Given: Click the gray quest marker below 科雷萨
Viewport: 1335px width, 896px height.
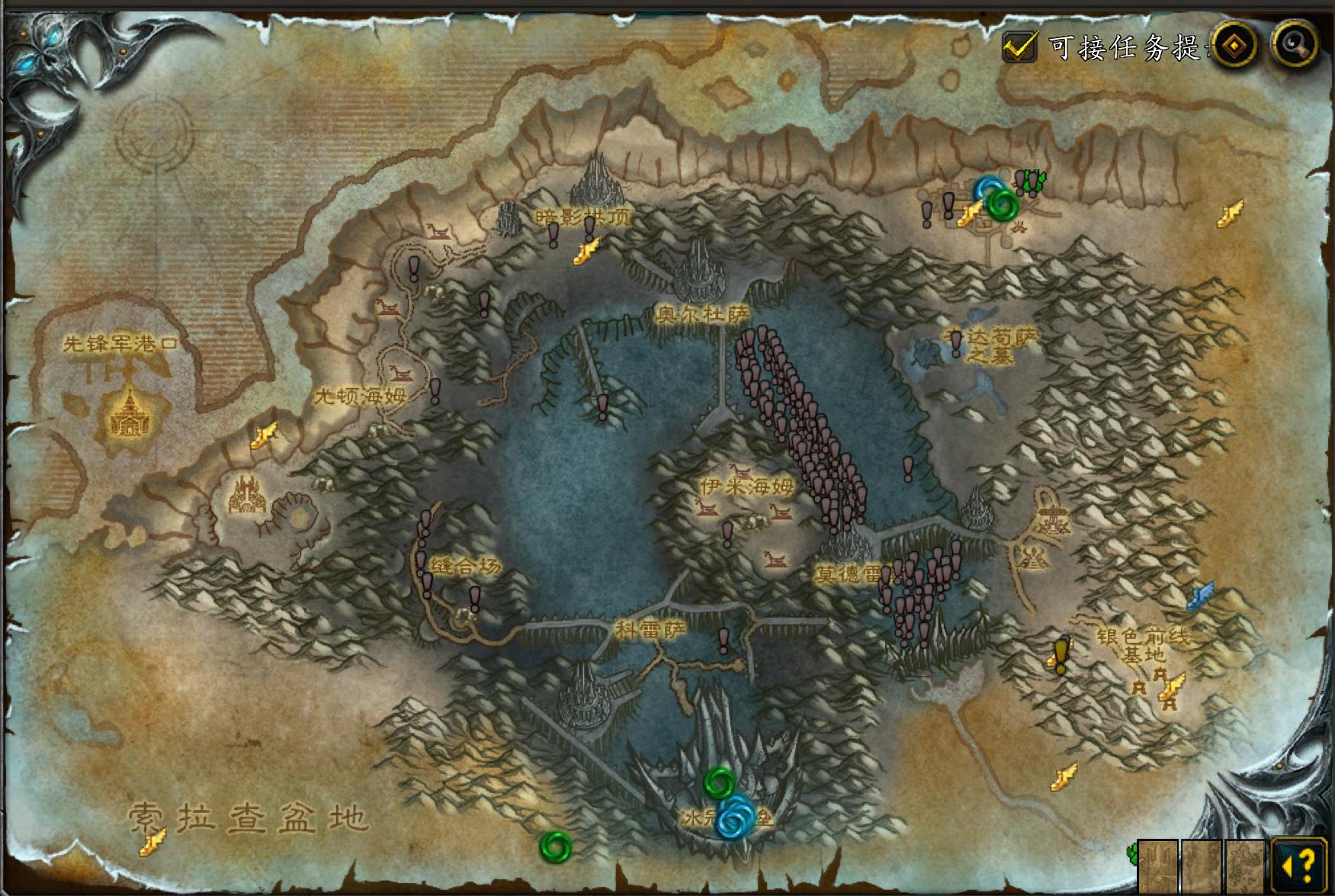Looking at the screenshot, I should (x=724, y=640).
